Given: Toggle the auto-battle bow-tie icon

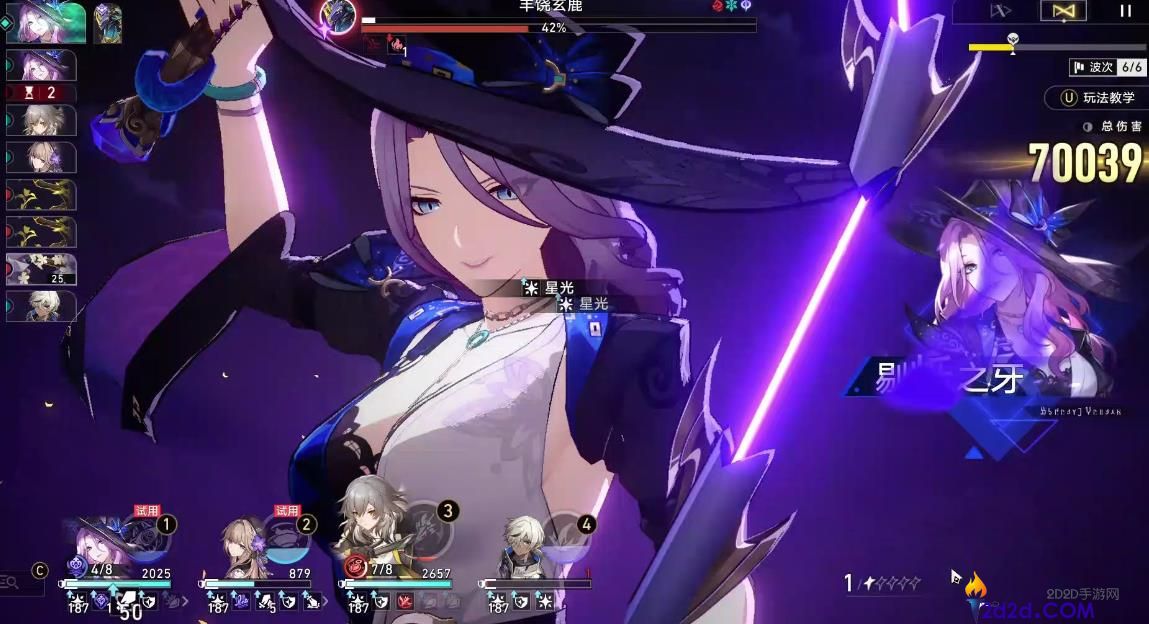Looking at the screenshot, I should [1062, 11].
